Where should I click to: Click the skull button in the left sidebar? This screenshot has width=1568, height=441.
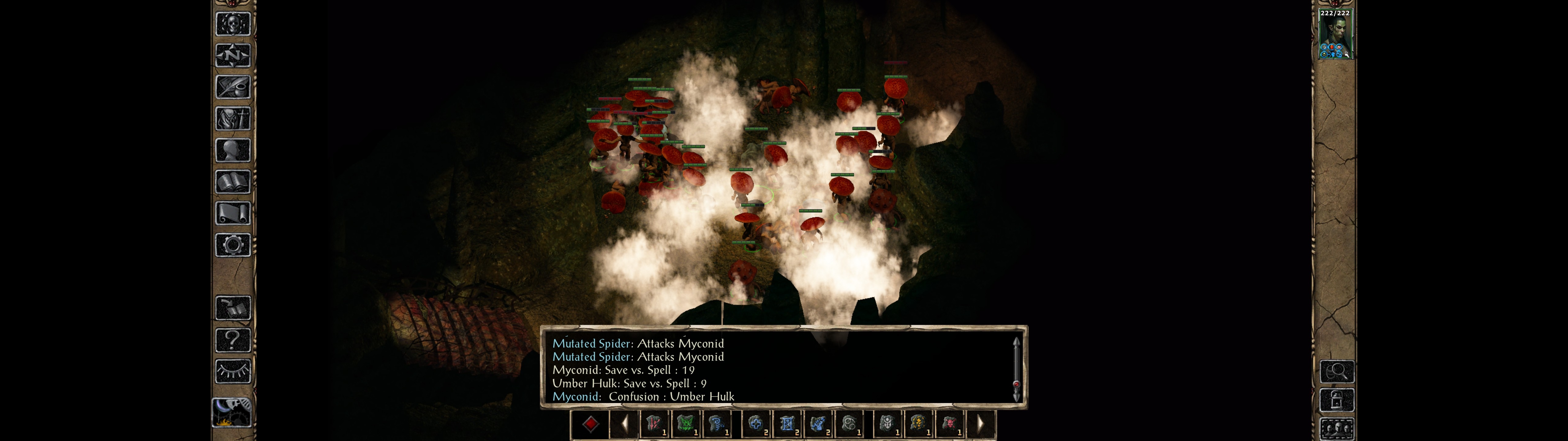click(x=232, y=24)
